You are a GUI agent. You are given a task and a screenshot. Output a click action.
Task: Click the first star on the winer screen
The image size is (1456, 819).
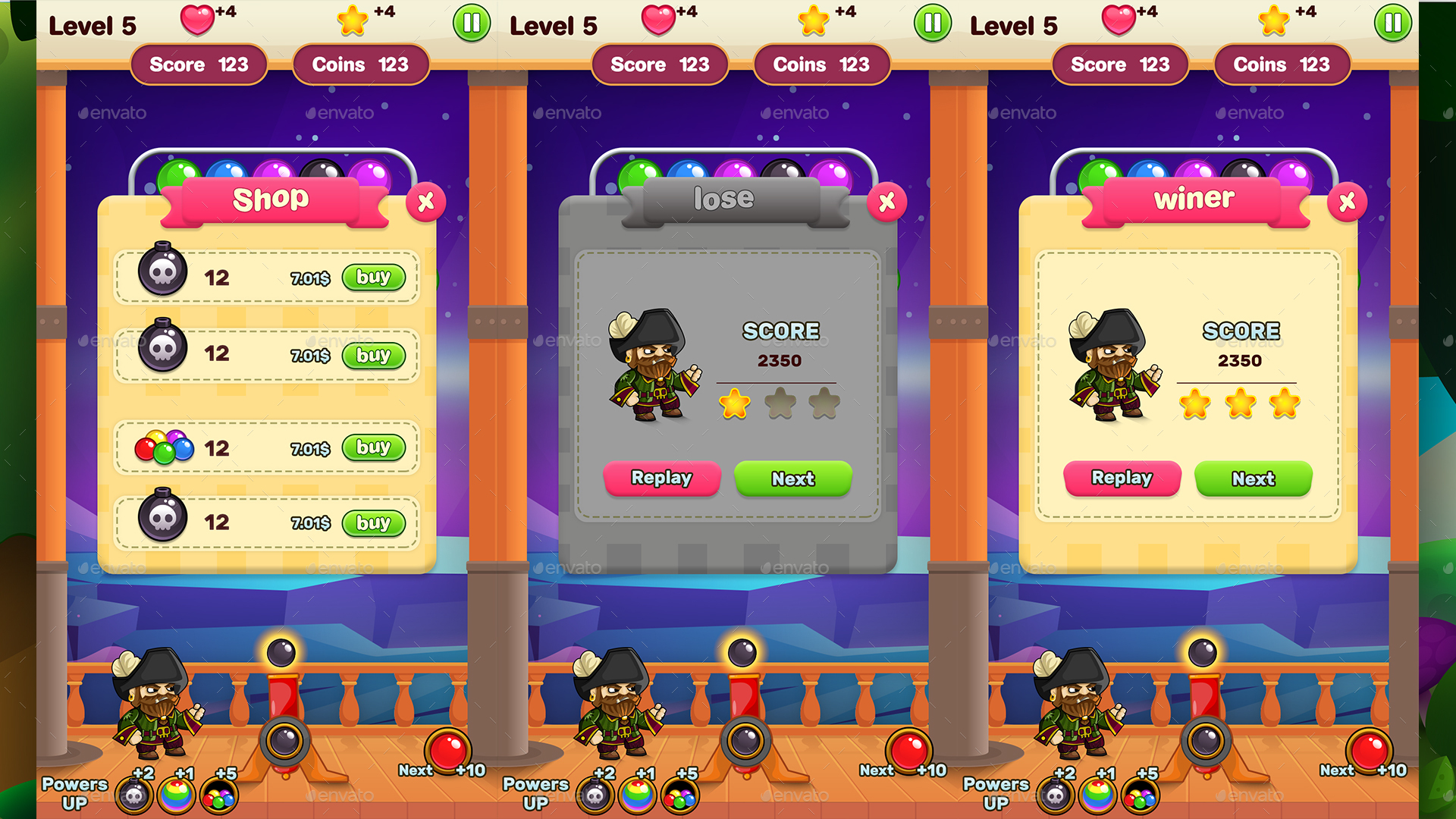[x=1197, y=406]
